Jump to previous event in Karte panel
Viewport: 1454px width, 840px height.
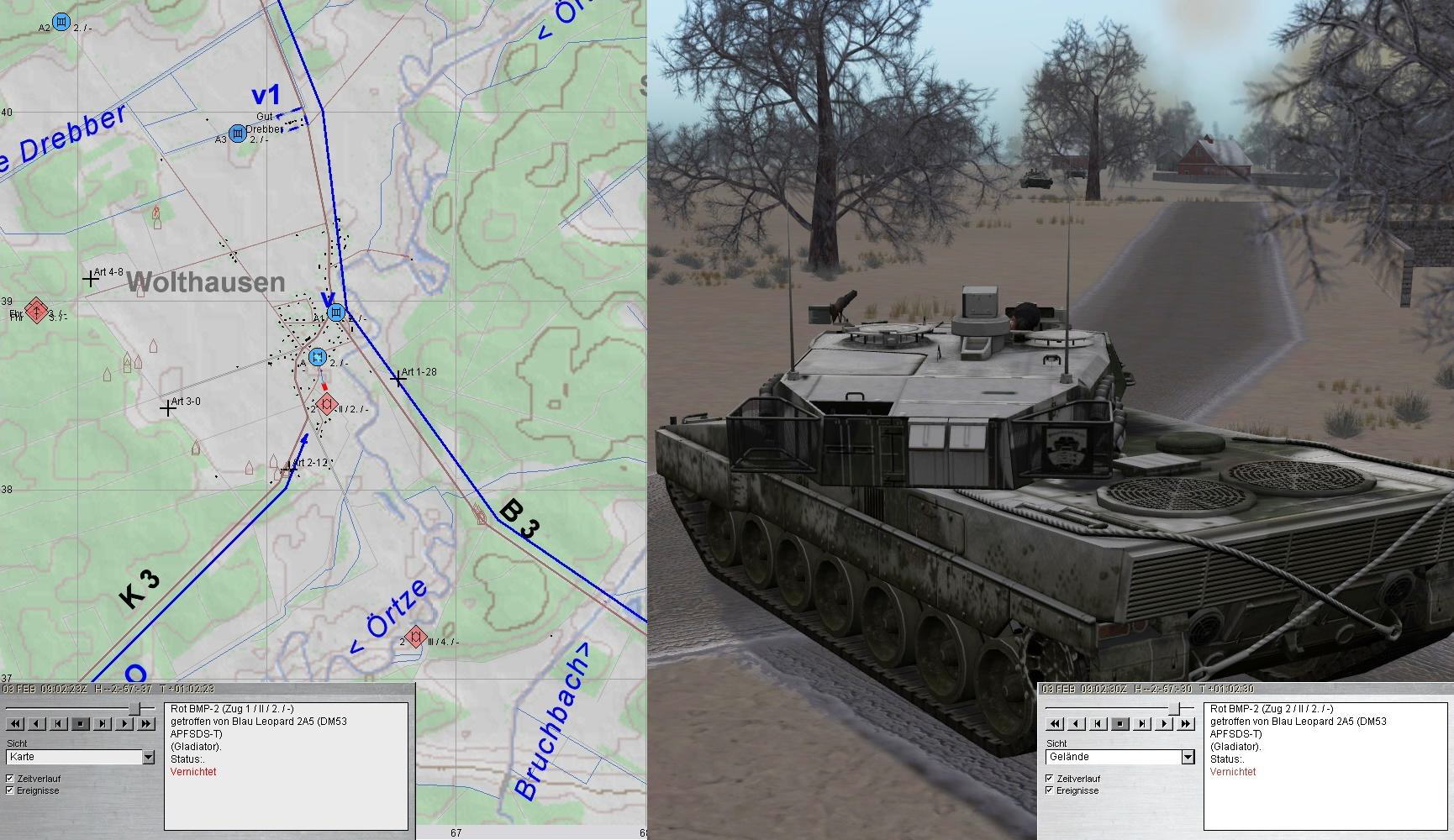(59, 723)
